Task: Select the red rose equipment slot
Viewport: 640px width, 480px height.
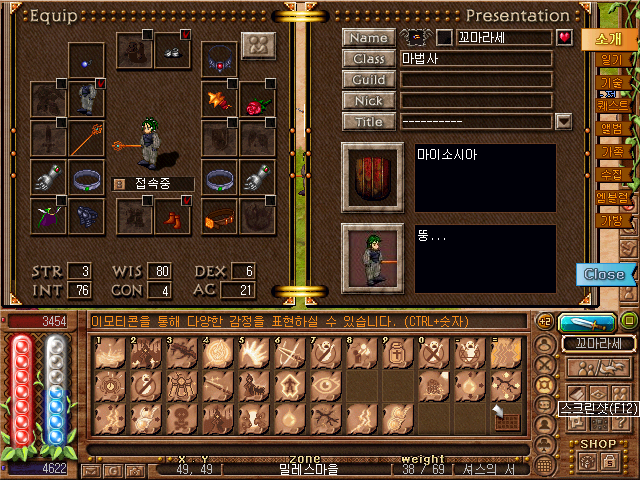Action: coord(257,100)
